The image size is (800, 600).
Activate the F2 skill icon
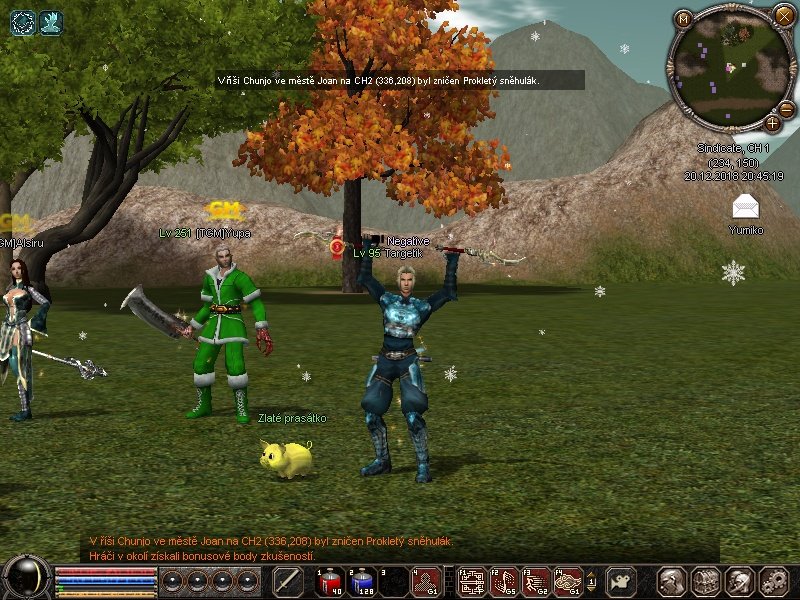coord(505,581)
